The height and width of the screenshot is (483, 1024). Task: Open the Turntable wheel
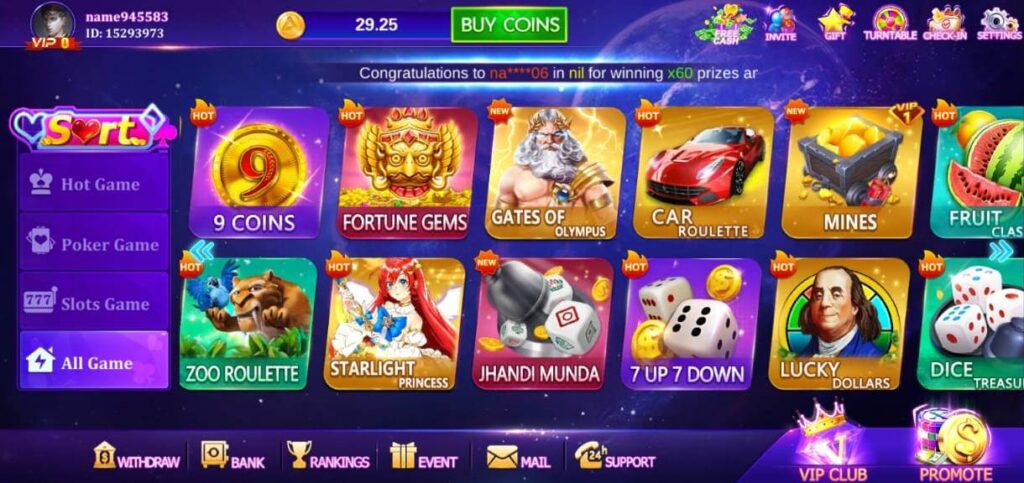889,23
